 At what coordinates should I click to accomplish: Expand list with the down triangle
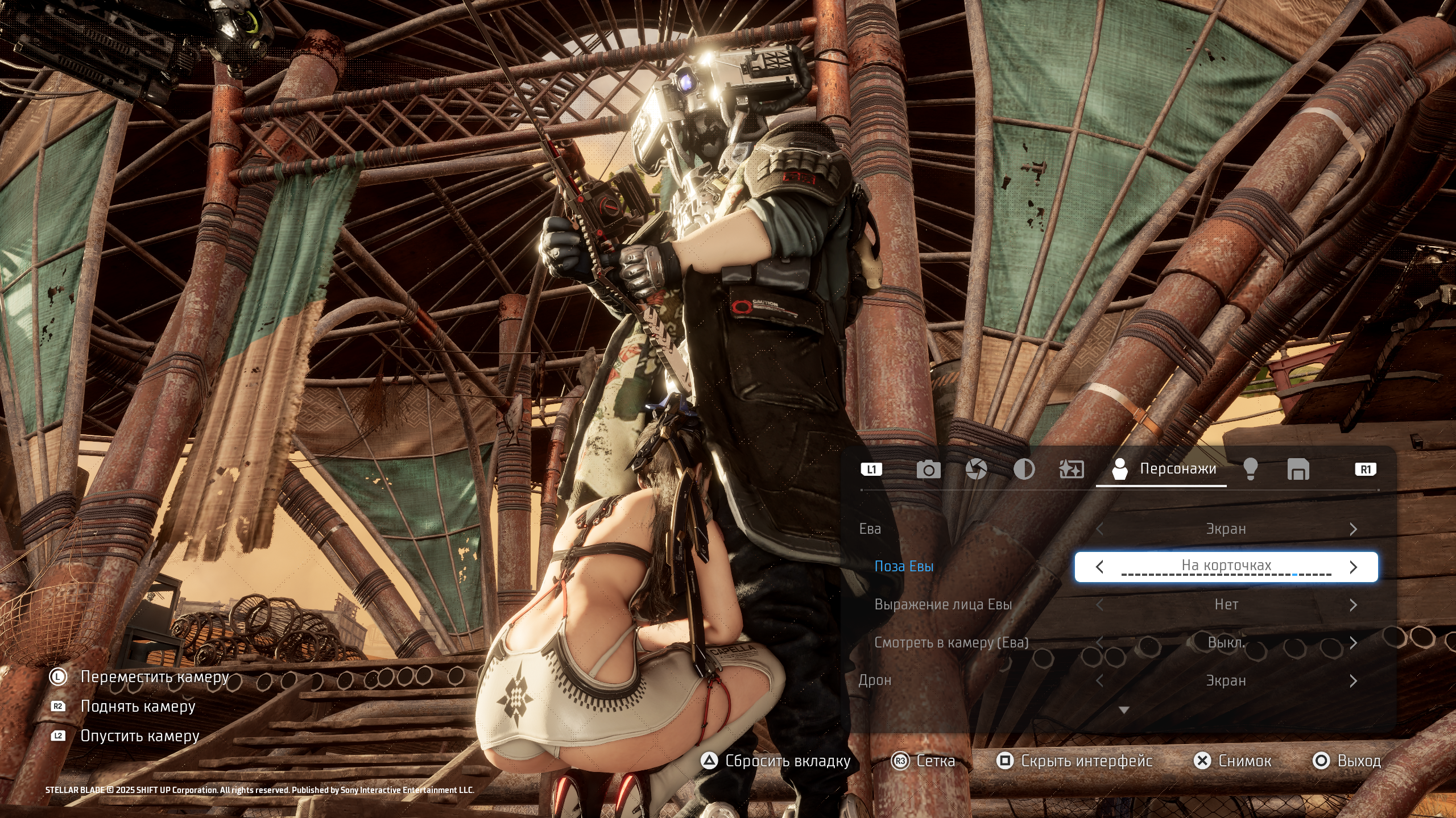[1124, 710]
